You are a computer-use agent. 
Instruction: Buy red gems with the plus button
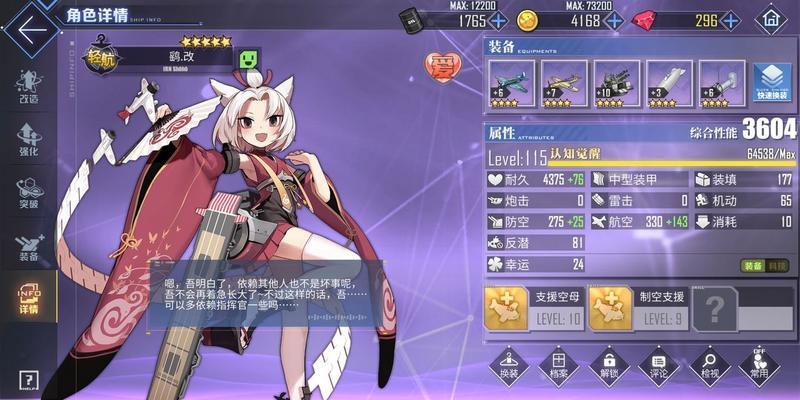click(x=731, y=21)
